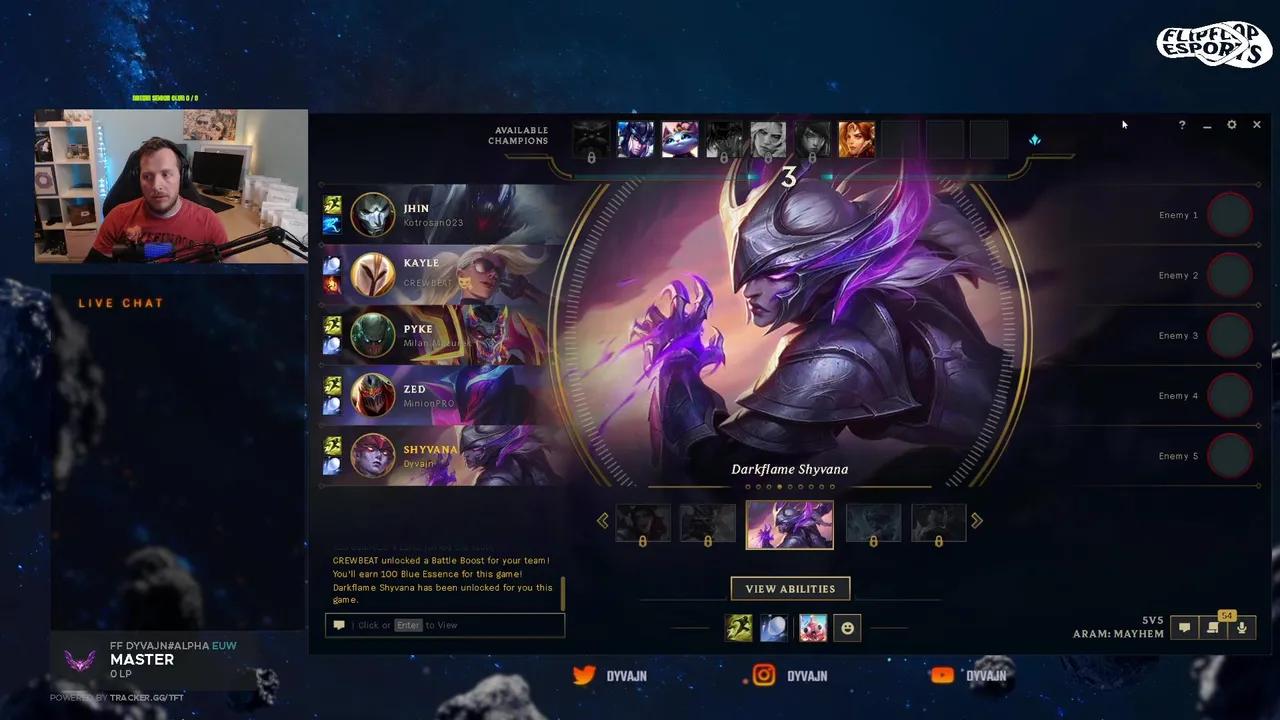Open the Twitter icon for DYVAJN
This screenshot has height=720, width=1280.
point(585,676)
